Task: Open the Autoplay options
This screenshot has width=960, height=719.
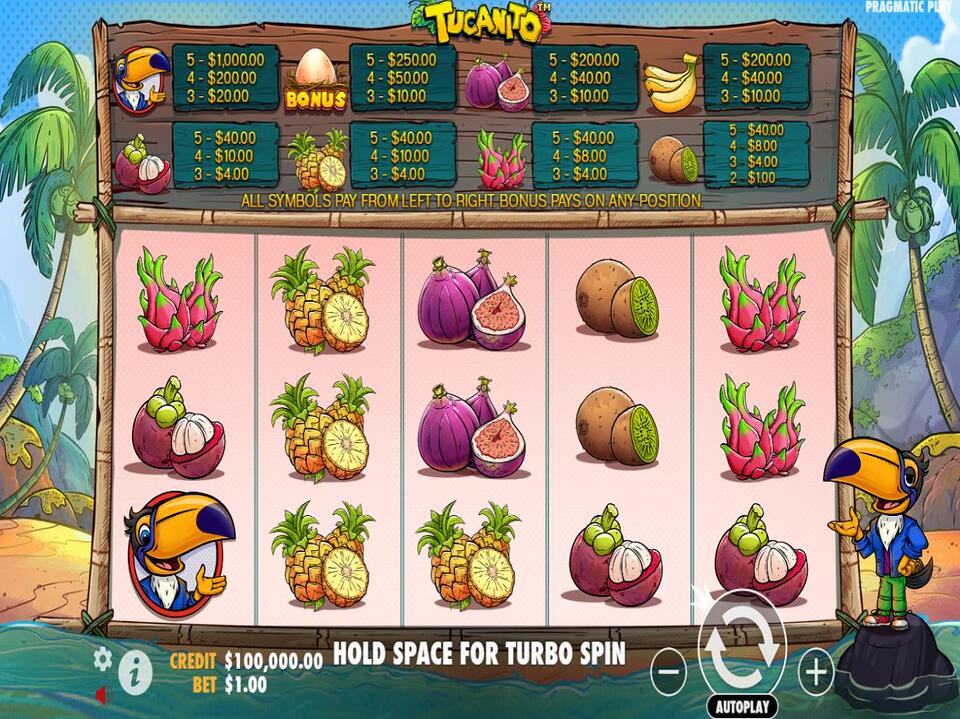Action: [x=742, y=706]
